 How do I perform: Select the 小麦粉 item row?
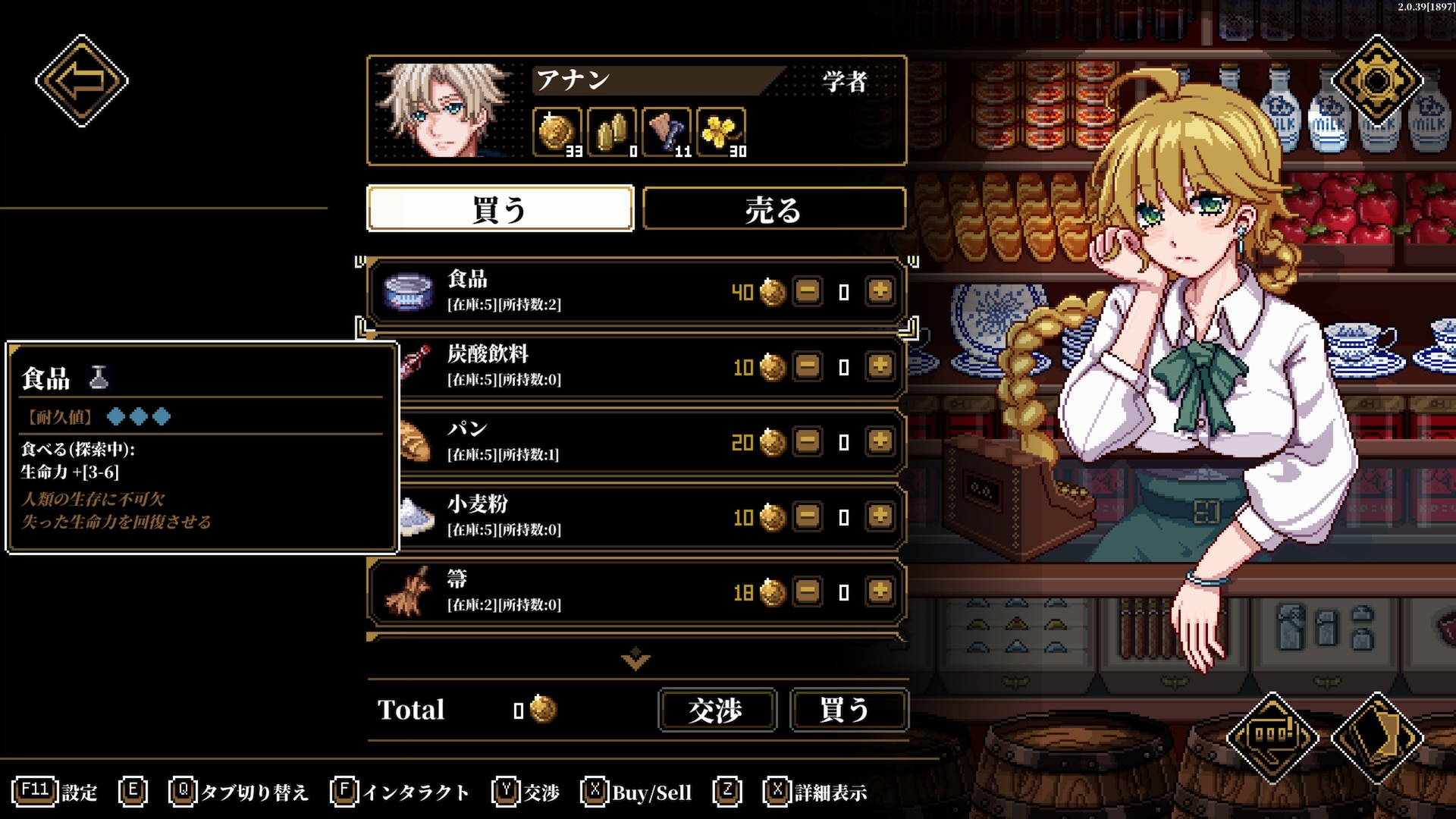pos(569,516)
